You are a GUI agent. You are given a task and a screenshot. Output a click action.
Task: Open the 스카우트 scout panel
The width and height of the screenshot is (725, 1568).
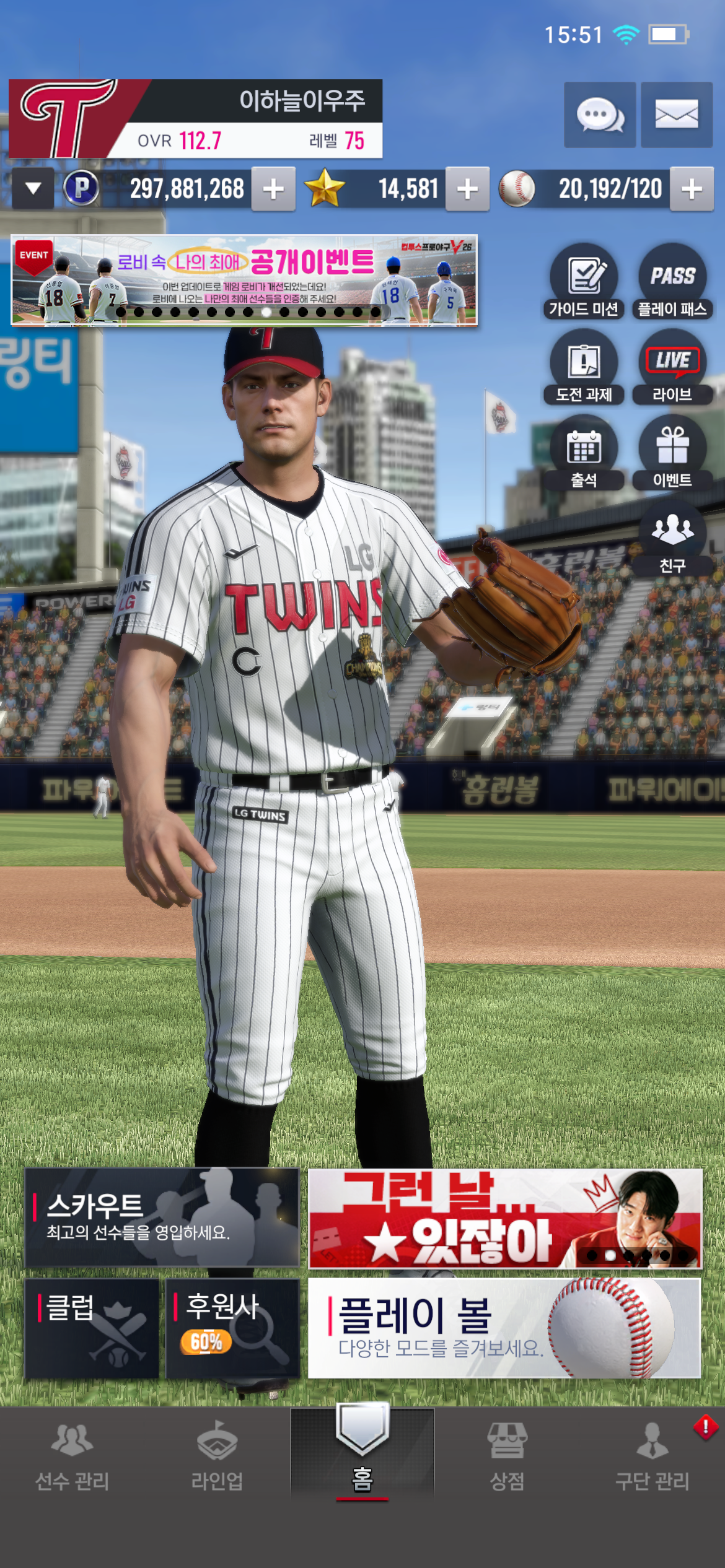(162, 1217)
